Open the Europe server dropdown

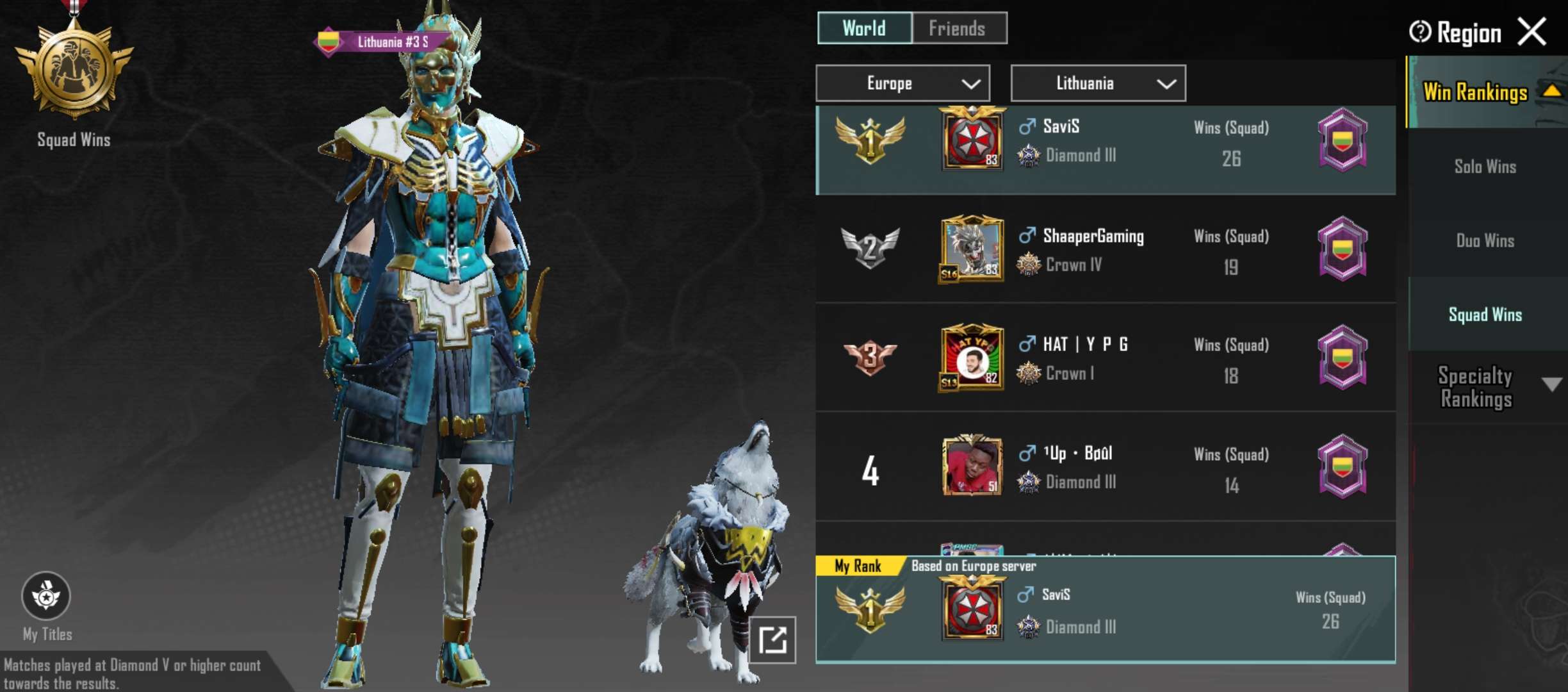(x=902, y=83)
